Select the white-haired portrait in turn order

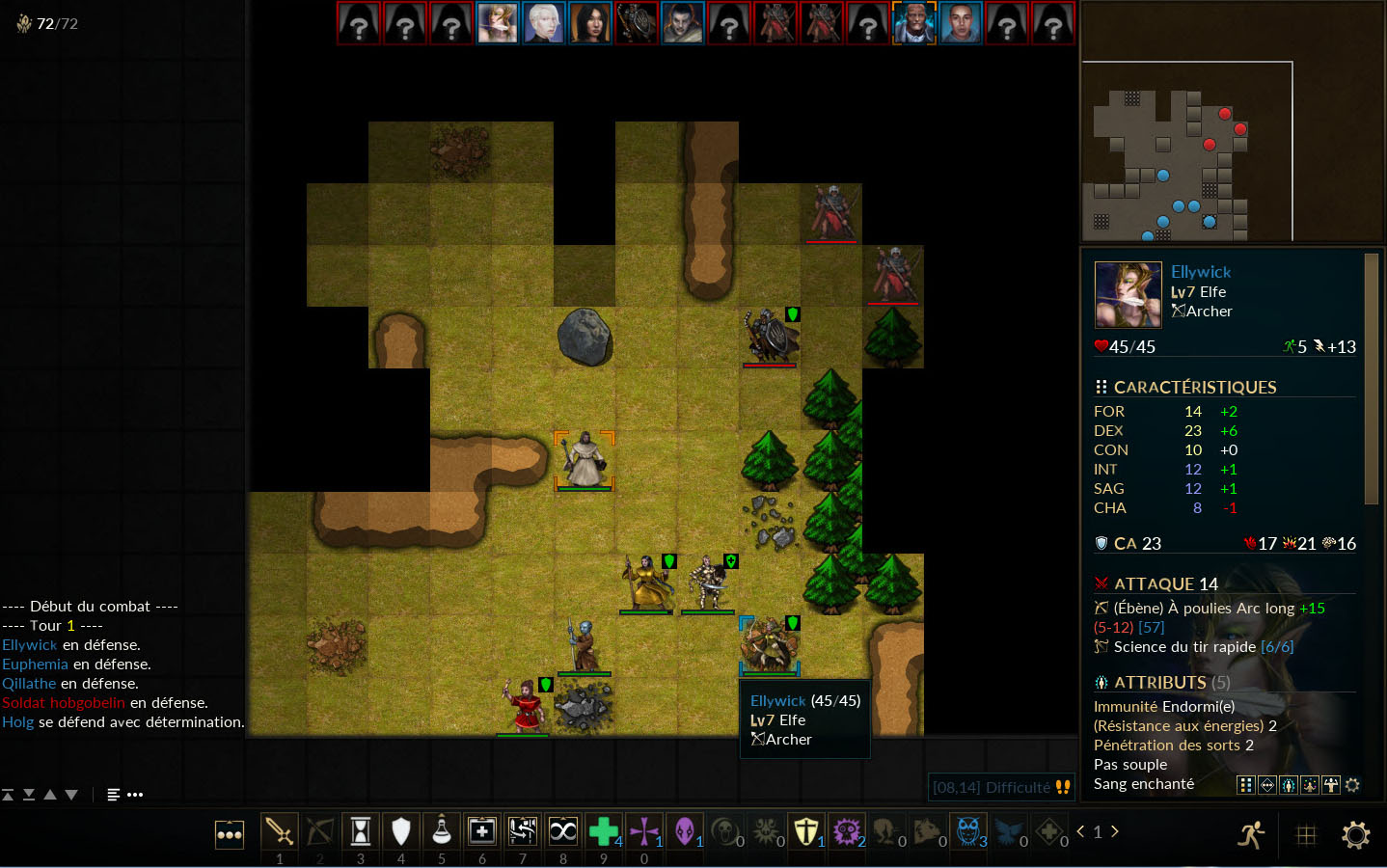click(x=544, y=23)
